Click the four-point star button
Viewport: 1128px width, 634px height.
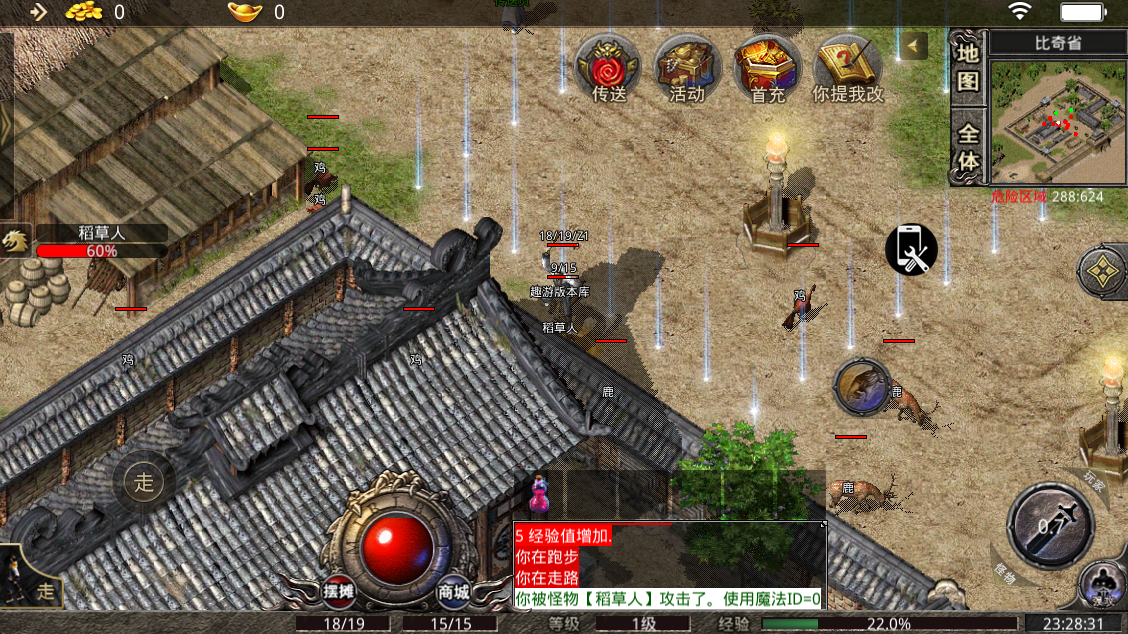pyautogui.click(x=1101, y=270)
